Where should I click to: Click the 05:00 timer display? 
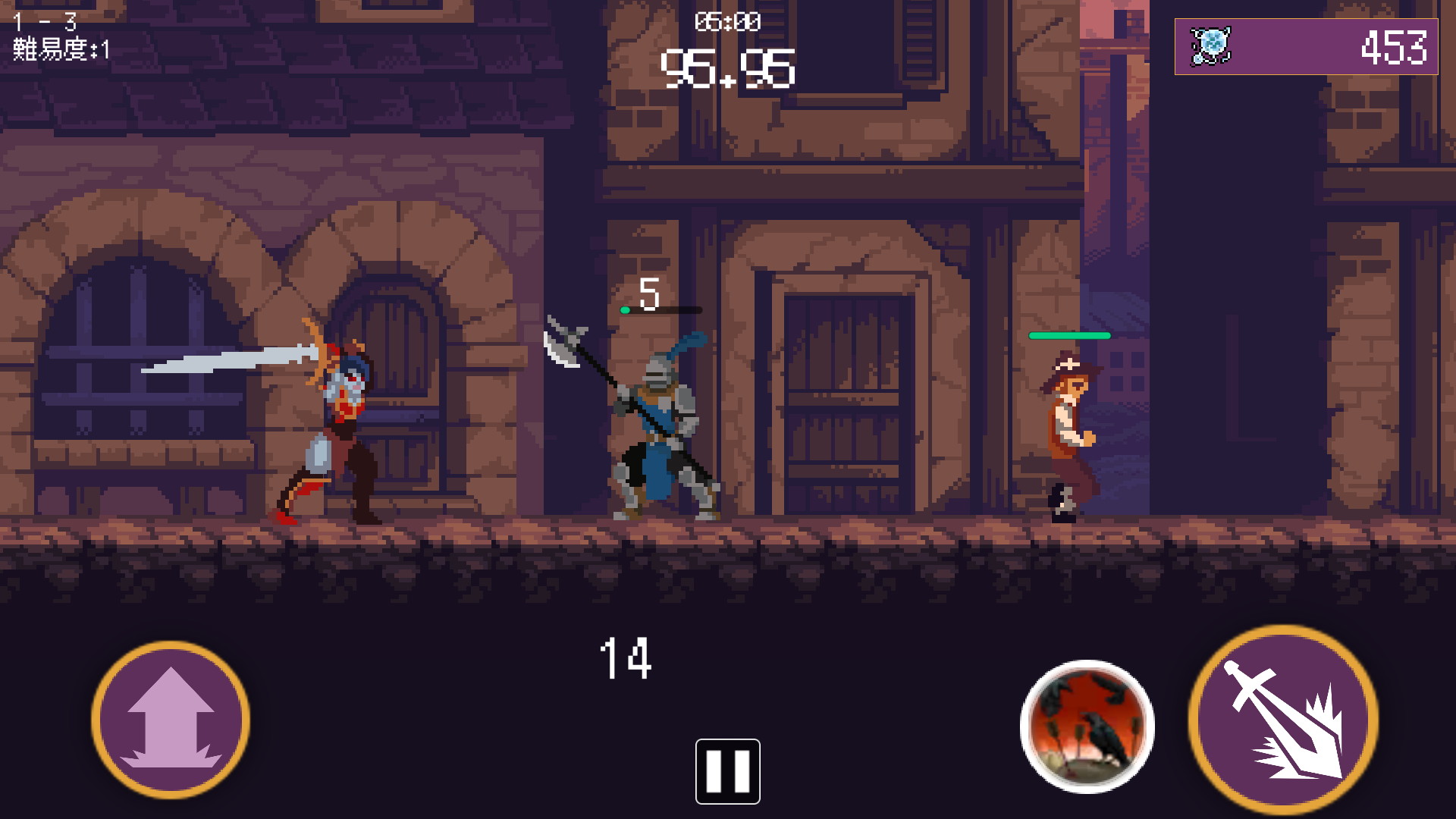pyautogui.click(x=726, y=21)
